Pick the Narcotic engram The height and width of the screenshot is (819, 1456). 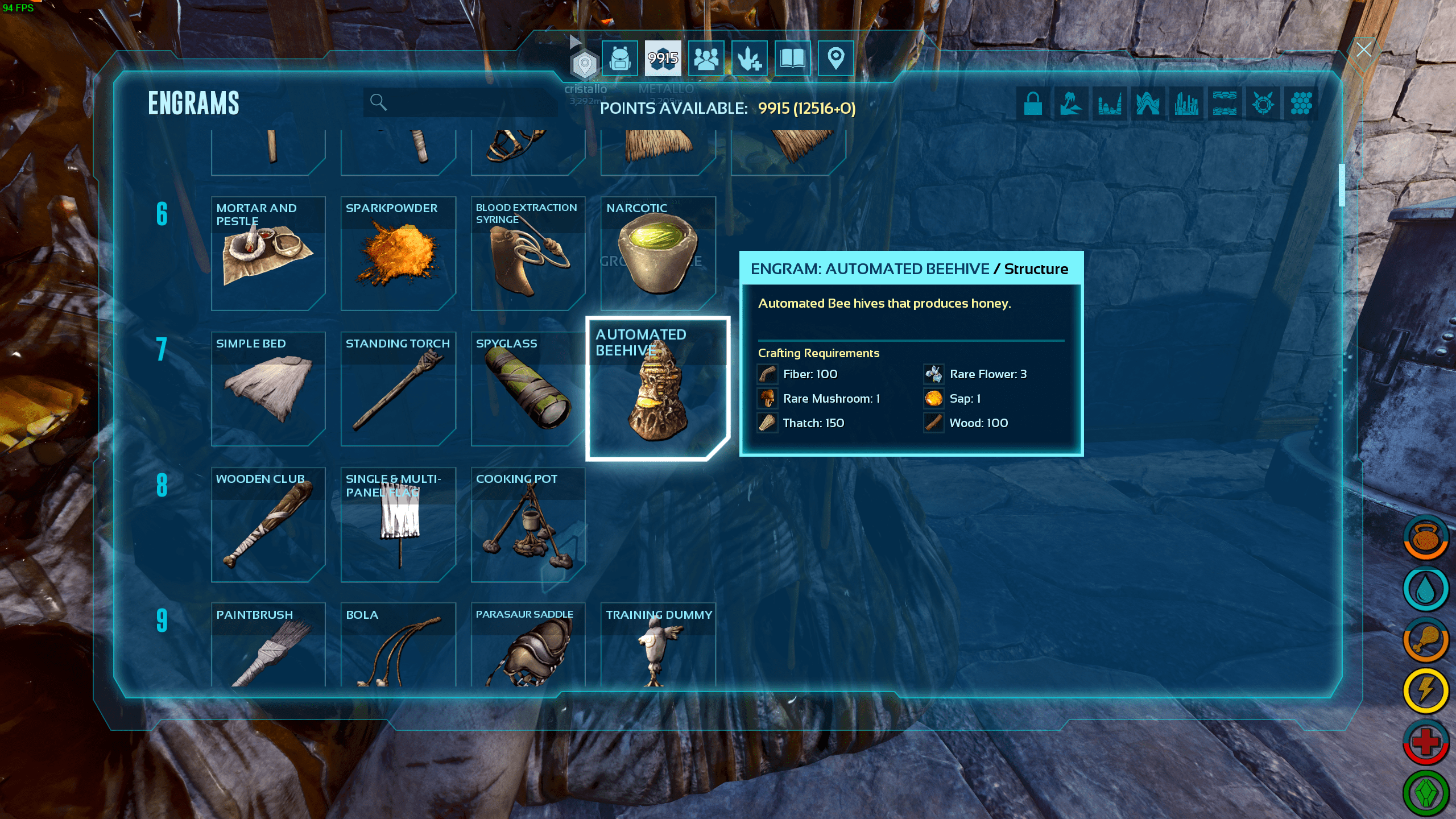[x=658, y=254]
